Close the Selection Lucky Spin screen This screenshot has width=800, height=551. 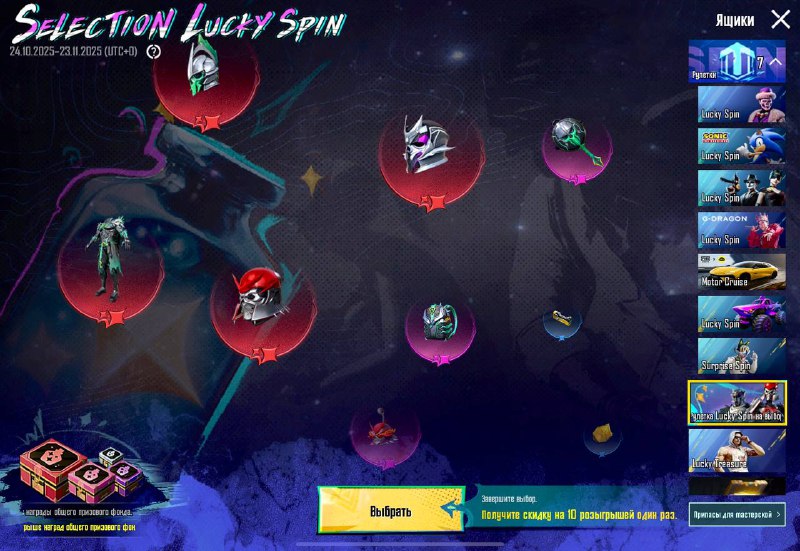click(780, 19)
